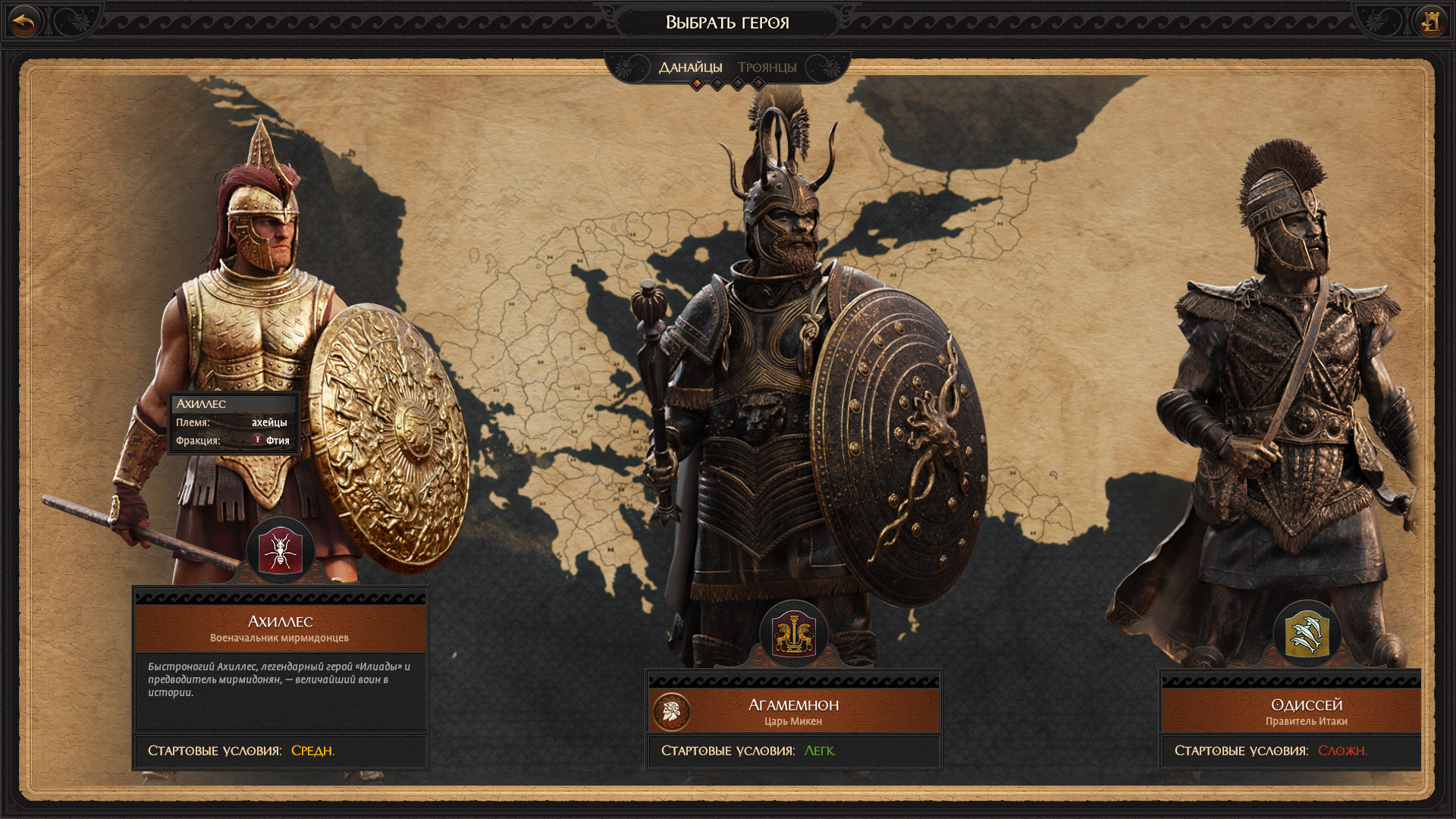This screenshot has width=1456, height=819.
Task: Switch to the Троянцы tab
Action: tap(767, 67)
